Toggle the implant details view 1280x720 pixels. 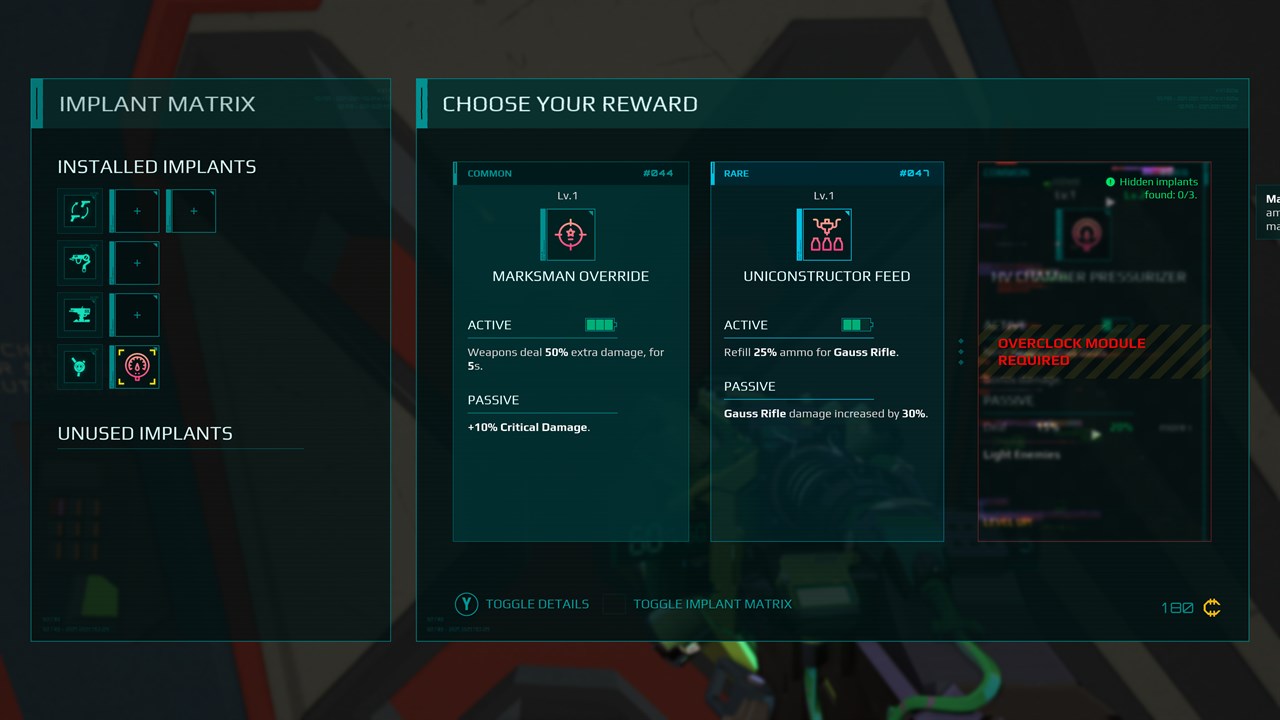coord(522,604)
